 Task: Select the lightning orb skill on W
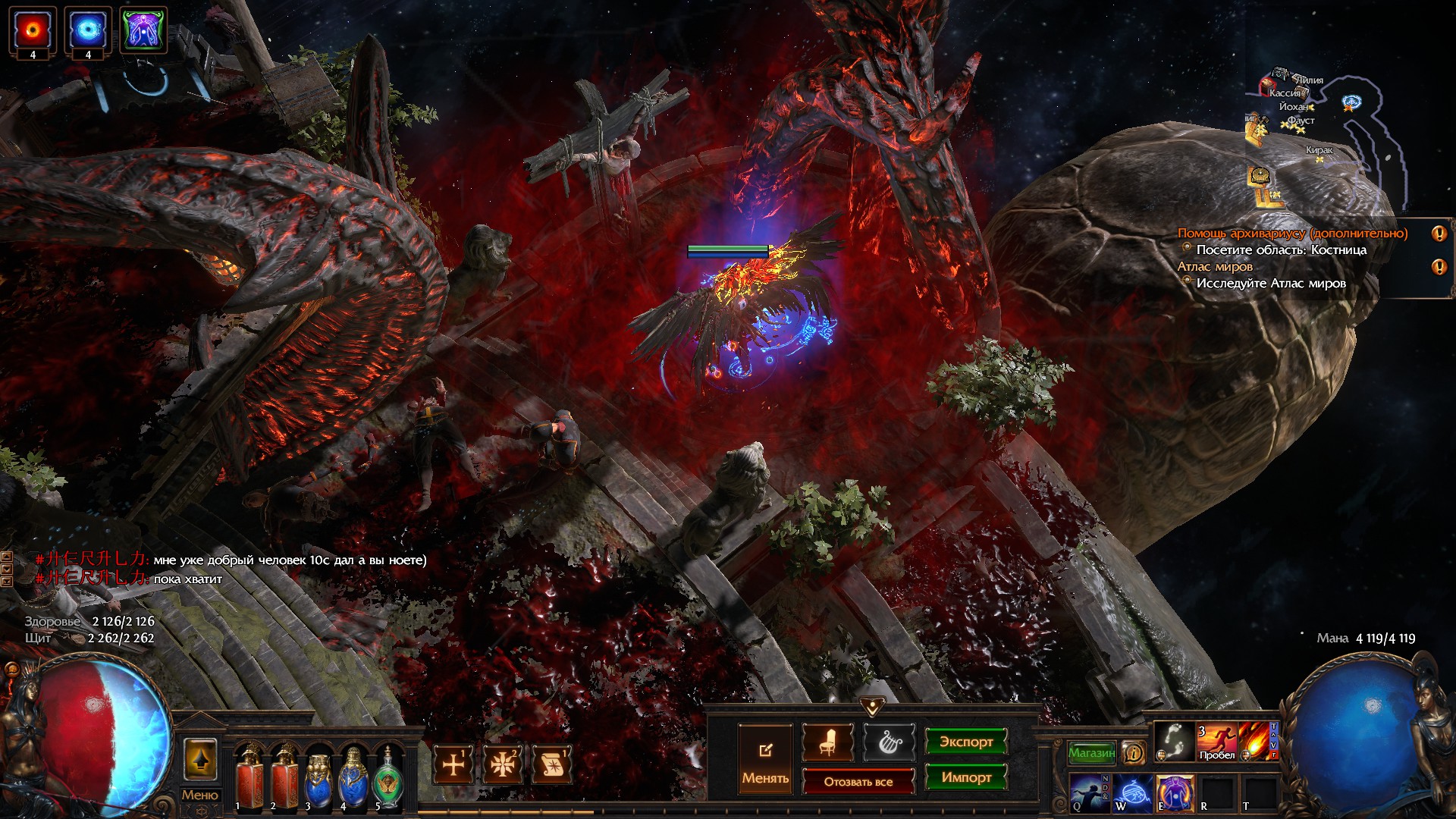[x=1132, y=792]
